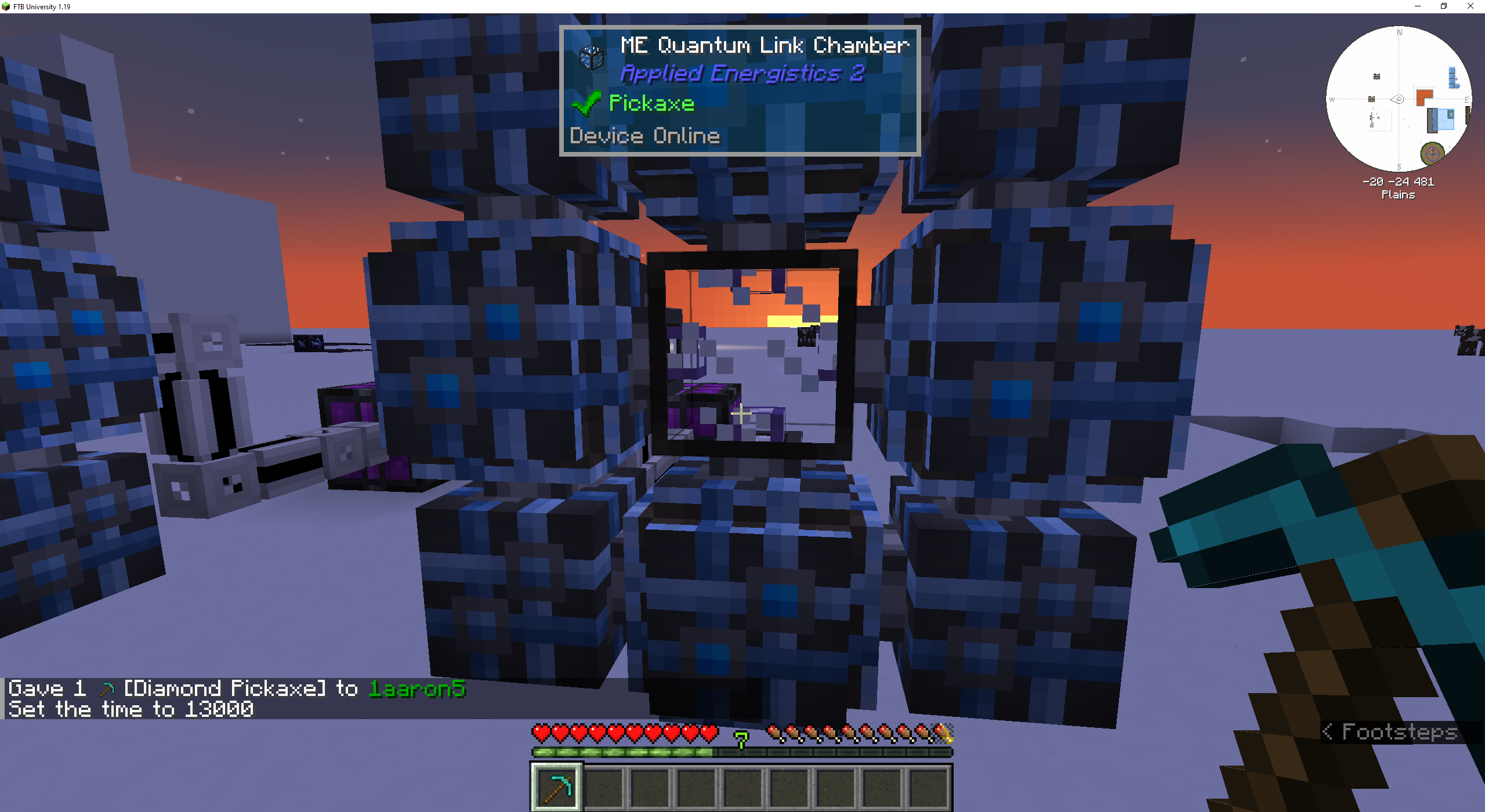This screenshot has height=812, width=1485.
Task: Click the Footsteps arrow indicator
Action: (1330, 731)
